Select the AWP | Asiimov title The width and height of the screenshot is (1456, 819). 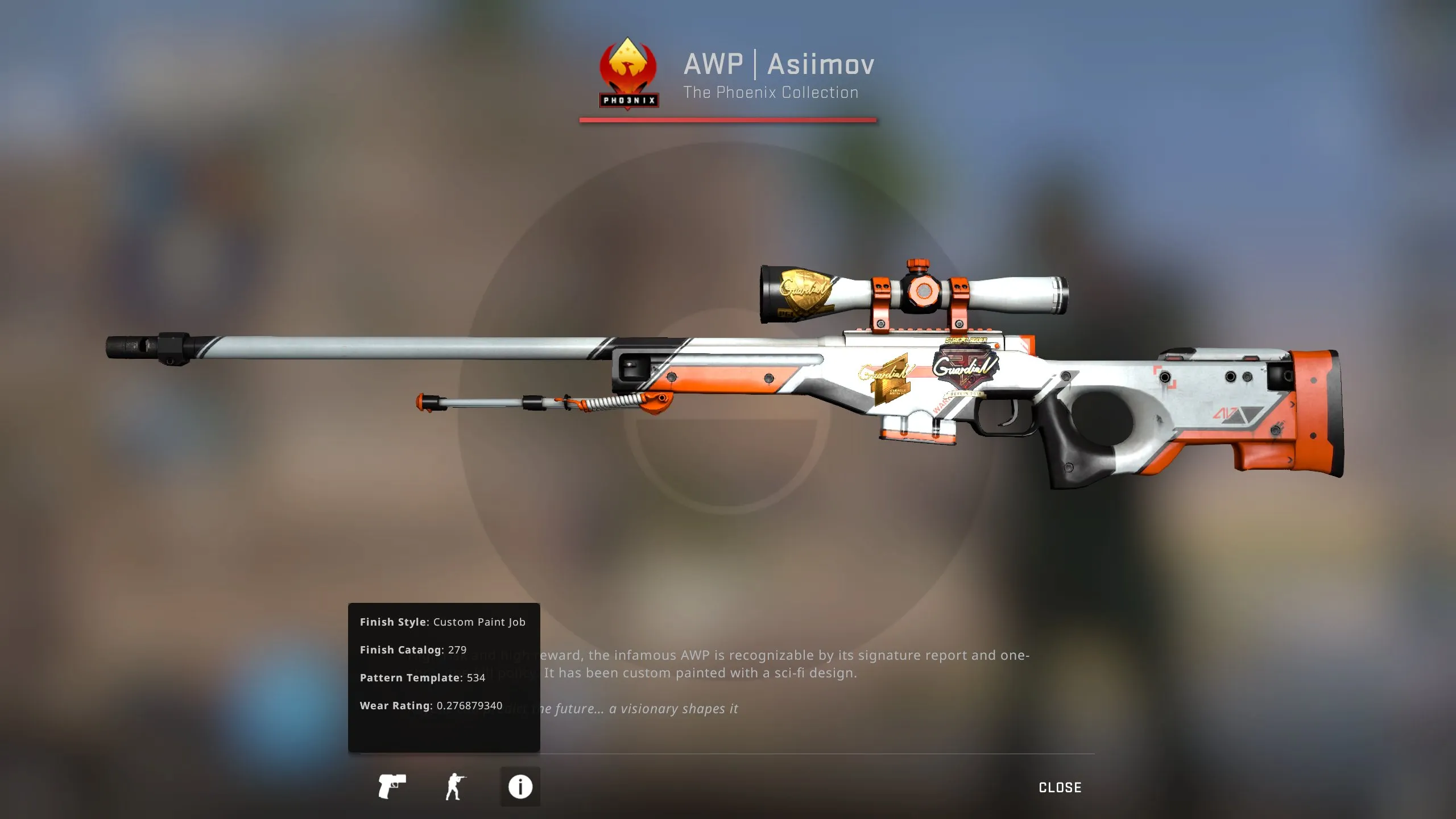click(778, 64)
